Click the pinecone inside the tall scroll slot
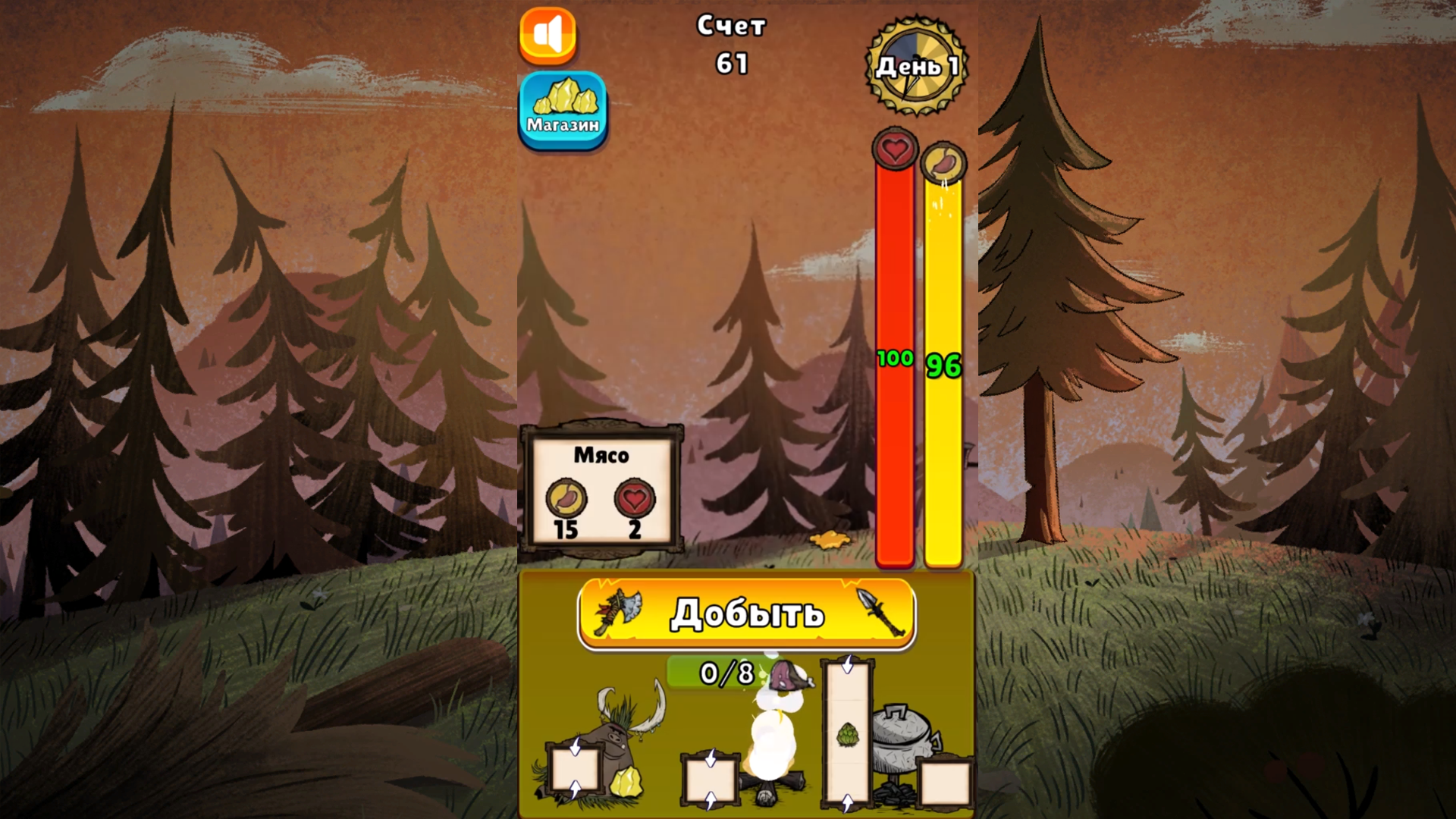Screen dimensions: 1456x819 pos(848,734)
